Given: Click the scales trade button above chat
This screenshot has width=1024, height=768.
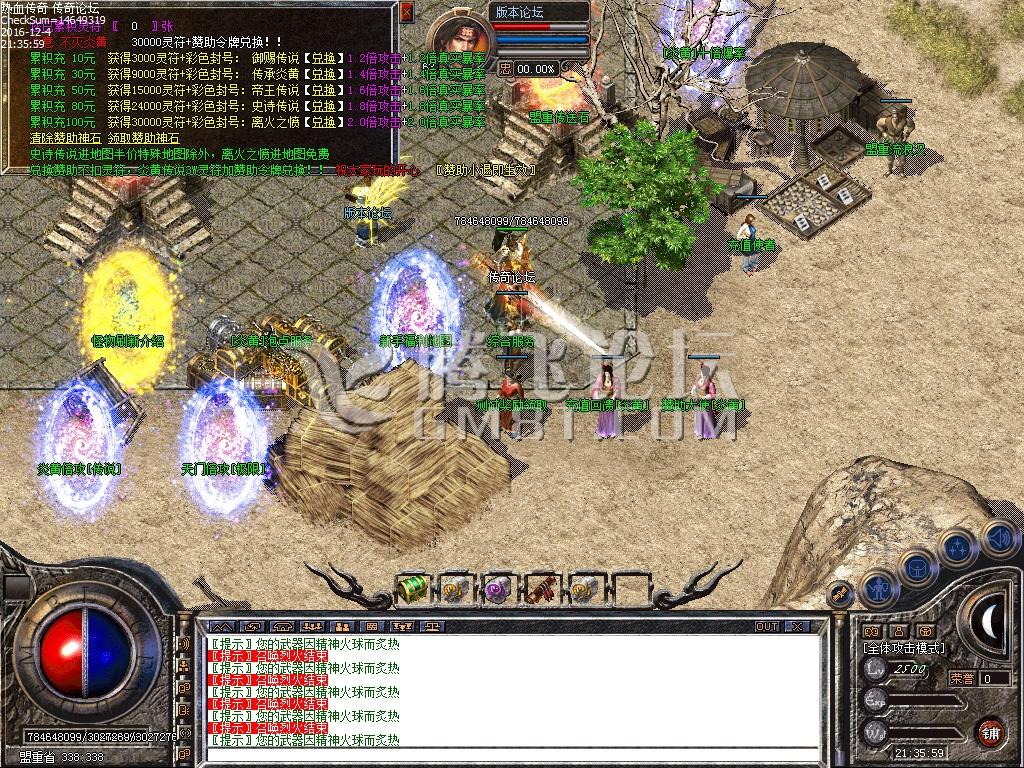Looking at the screenshot, I should (431, 626).
